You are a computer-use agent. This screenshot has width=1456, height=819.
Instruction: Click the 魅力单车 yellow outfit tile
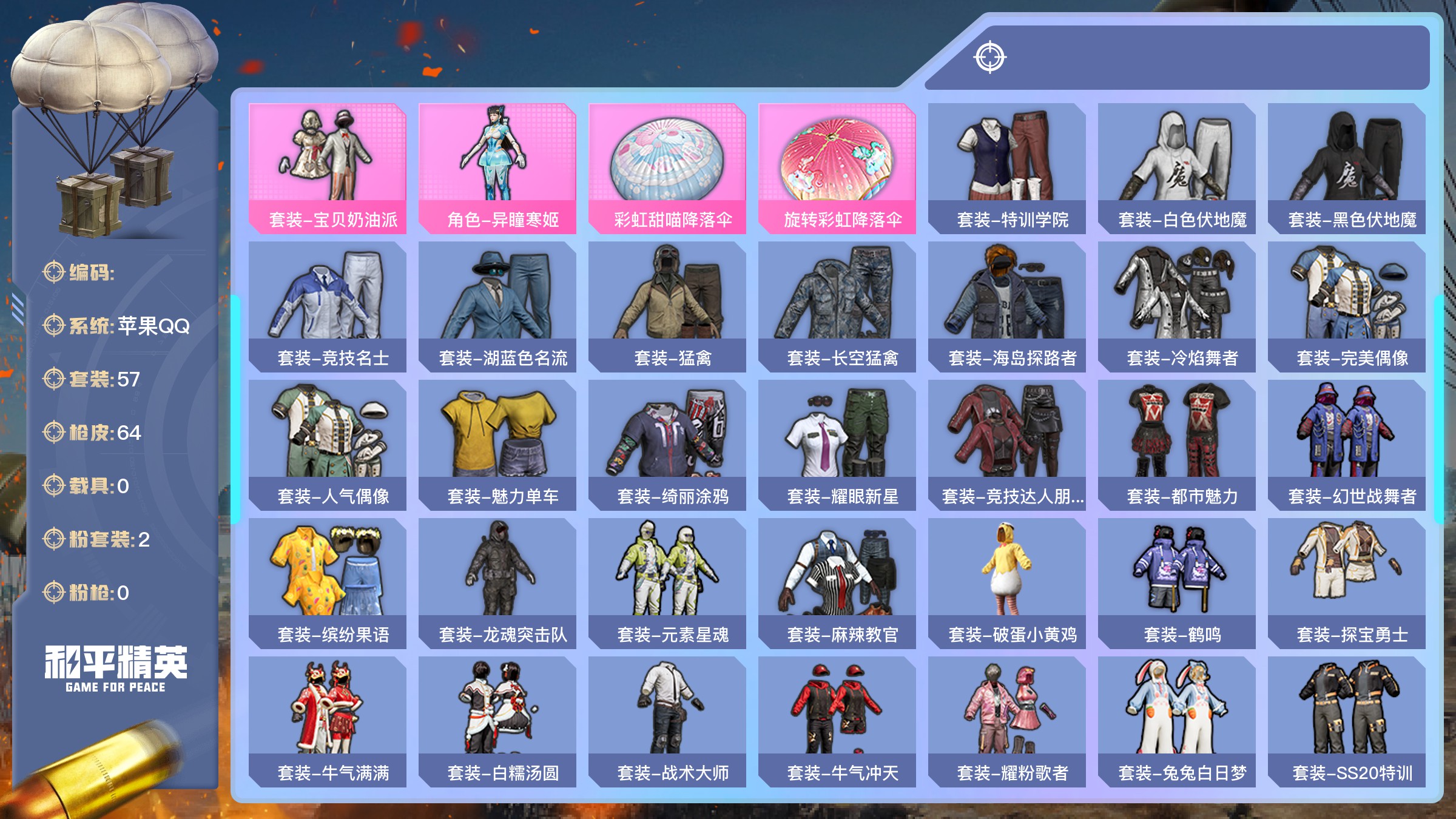coord(497,445)
